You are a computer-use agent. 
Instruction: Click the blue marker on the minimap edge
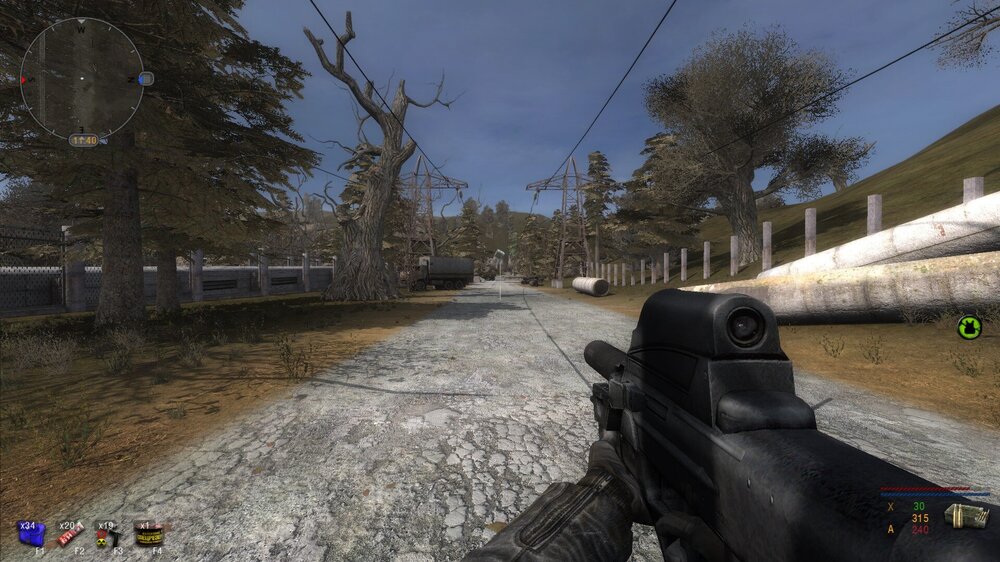(x=146, y=78)
